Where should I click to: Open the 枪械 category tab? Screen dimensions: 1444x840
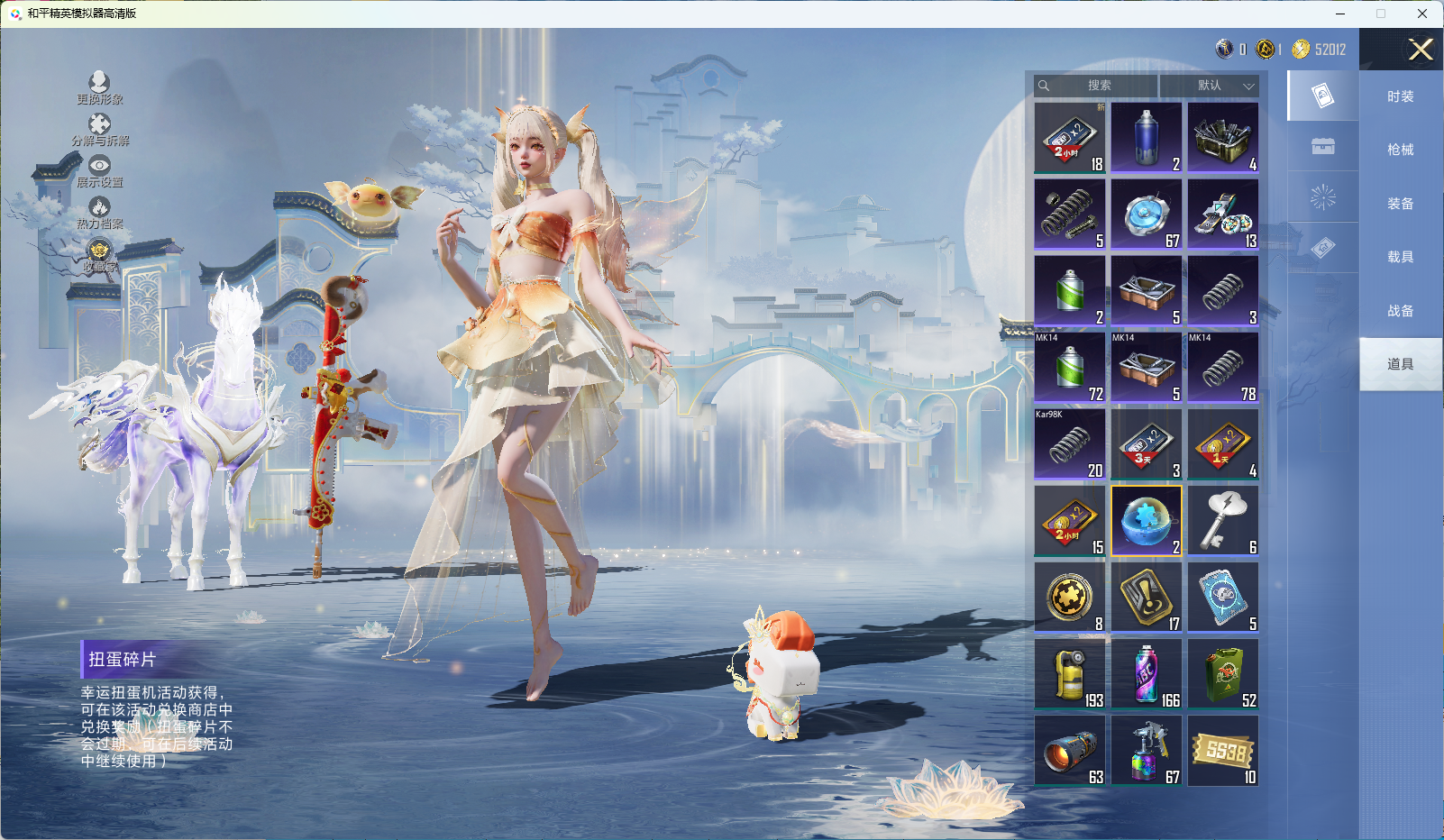(x=1400, y=150)
